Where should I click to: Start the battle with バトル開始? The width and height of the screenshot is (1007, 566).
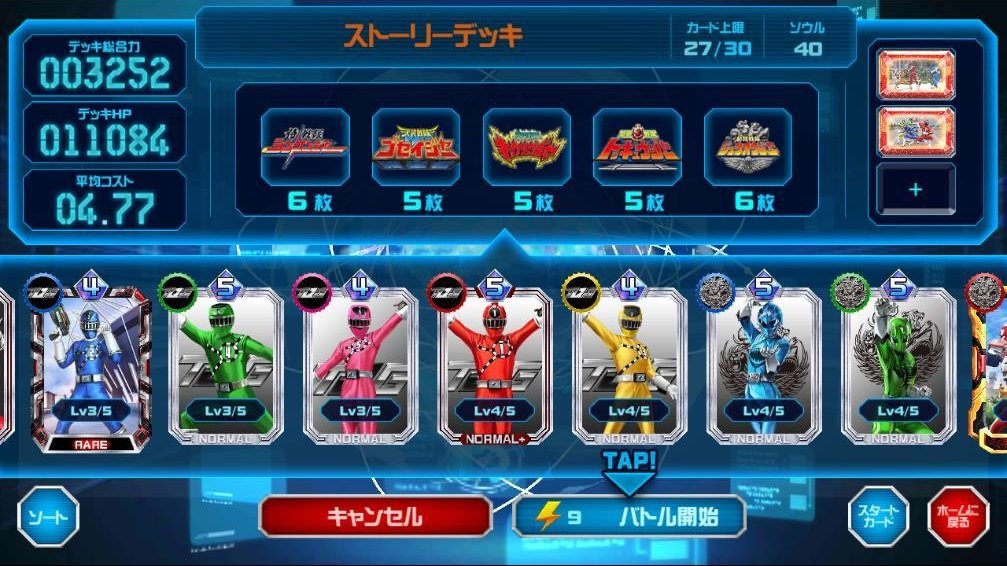pos(630,517)
